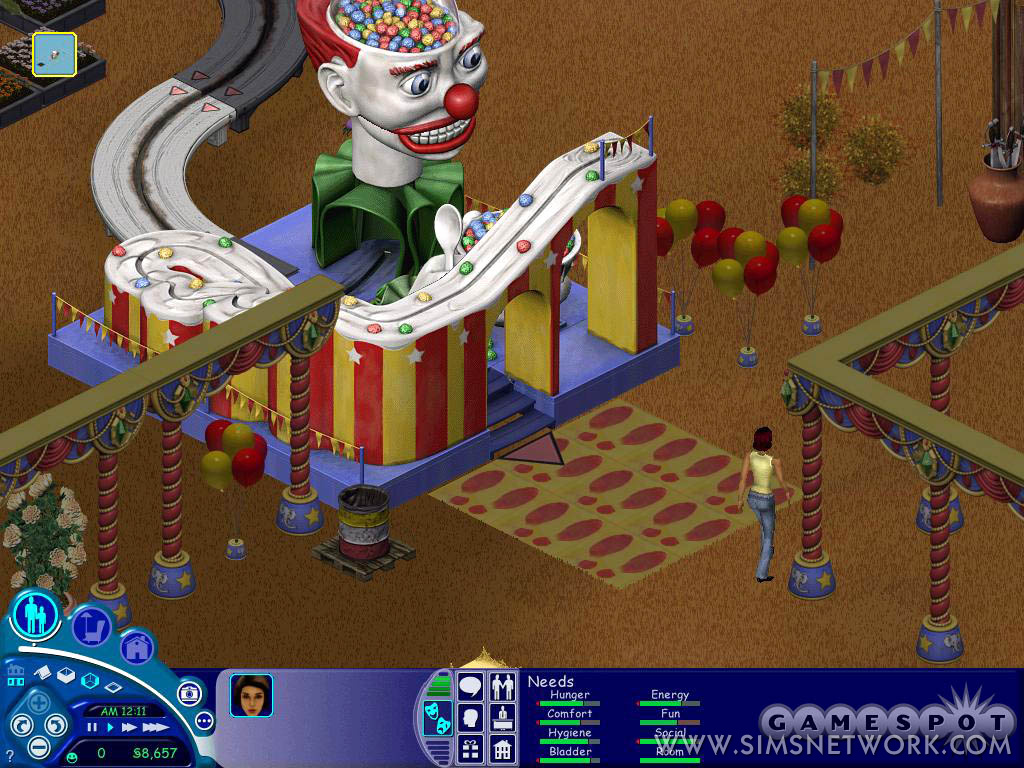Viewport: 1024px width, 768px height.
Task: Open the job panel with desk worker icon
Action: click(x=502, y=717)
